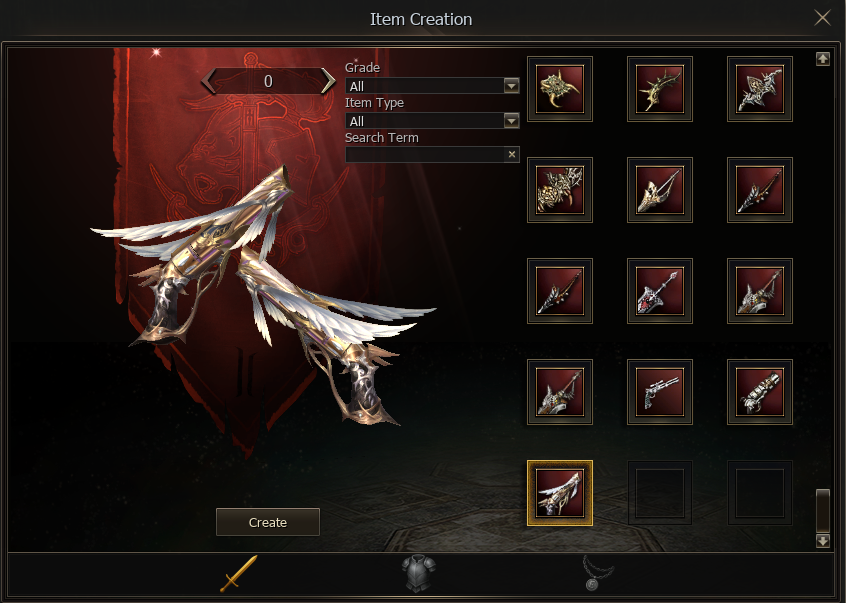Choose the red-jeweled spear item
The width and height of the screenshot is (846, 603).
point(660,291)
